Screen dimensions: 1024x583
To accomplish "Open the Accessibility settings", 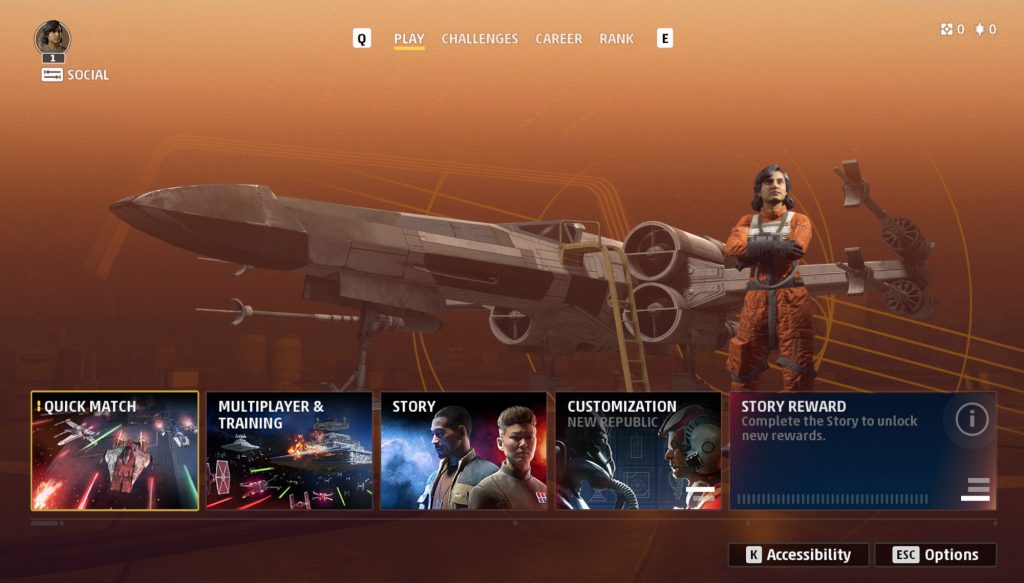I will click(x=798, y=555).
